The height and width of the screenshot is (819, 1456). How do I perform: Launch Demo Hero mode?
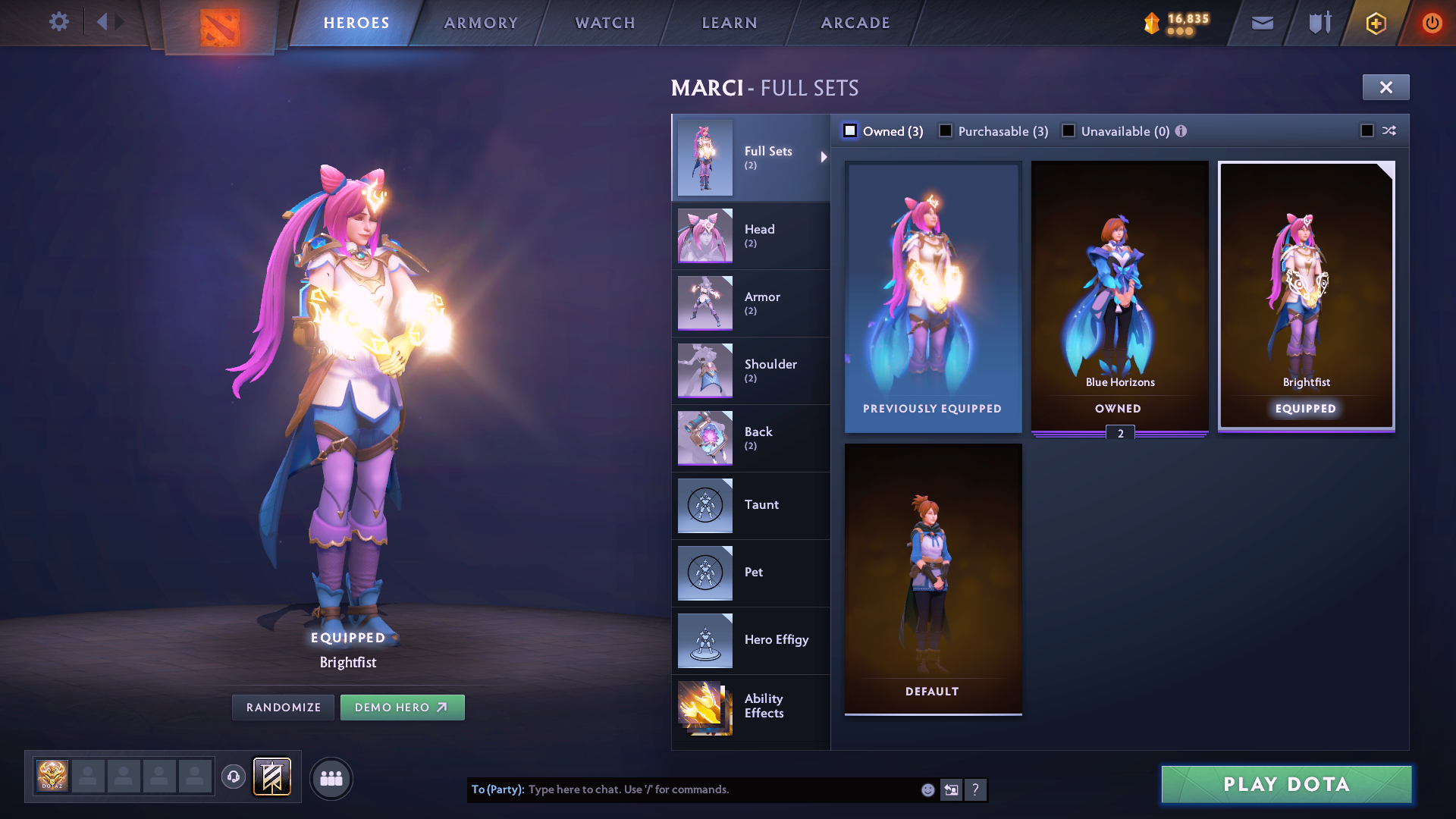(x=402, y=708)
